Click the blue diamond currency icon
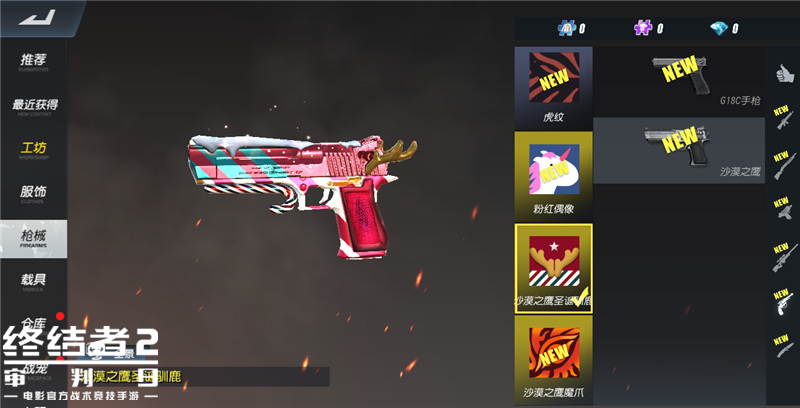 (x=719, y=28)
